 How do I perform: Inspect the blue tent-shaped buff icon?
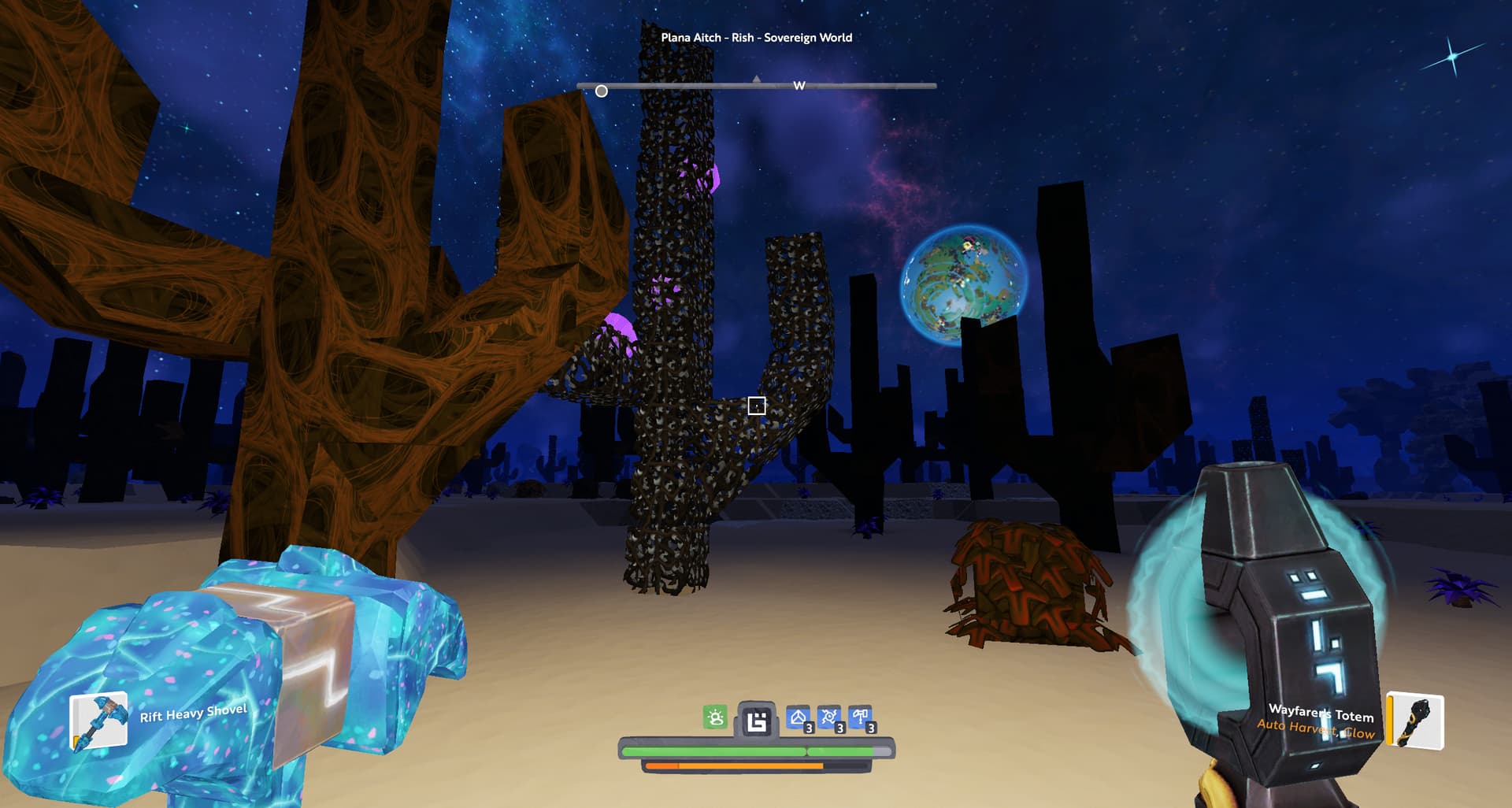(x=799, y=718)
